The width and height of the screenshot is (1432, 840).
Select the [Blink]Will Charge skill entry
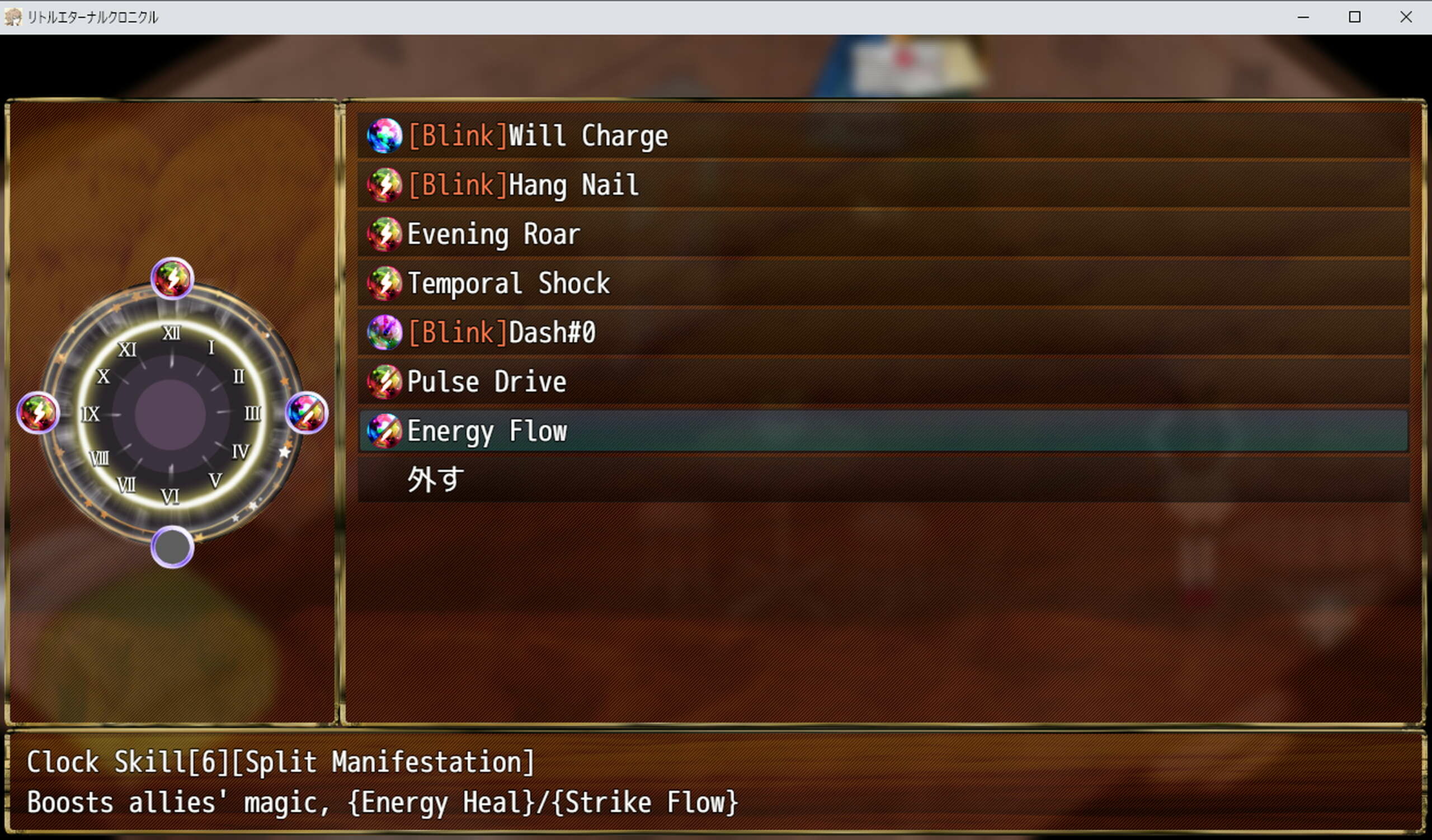tap(537, 135)
